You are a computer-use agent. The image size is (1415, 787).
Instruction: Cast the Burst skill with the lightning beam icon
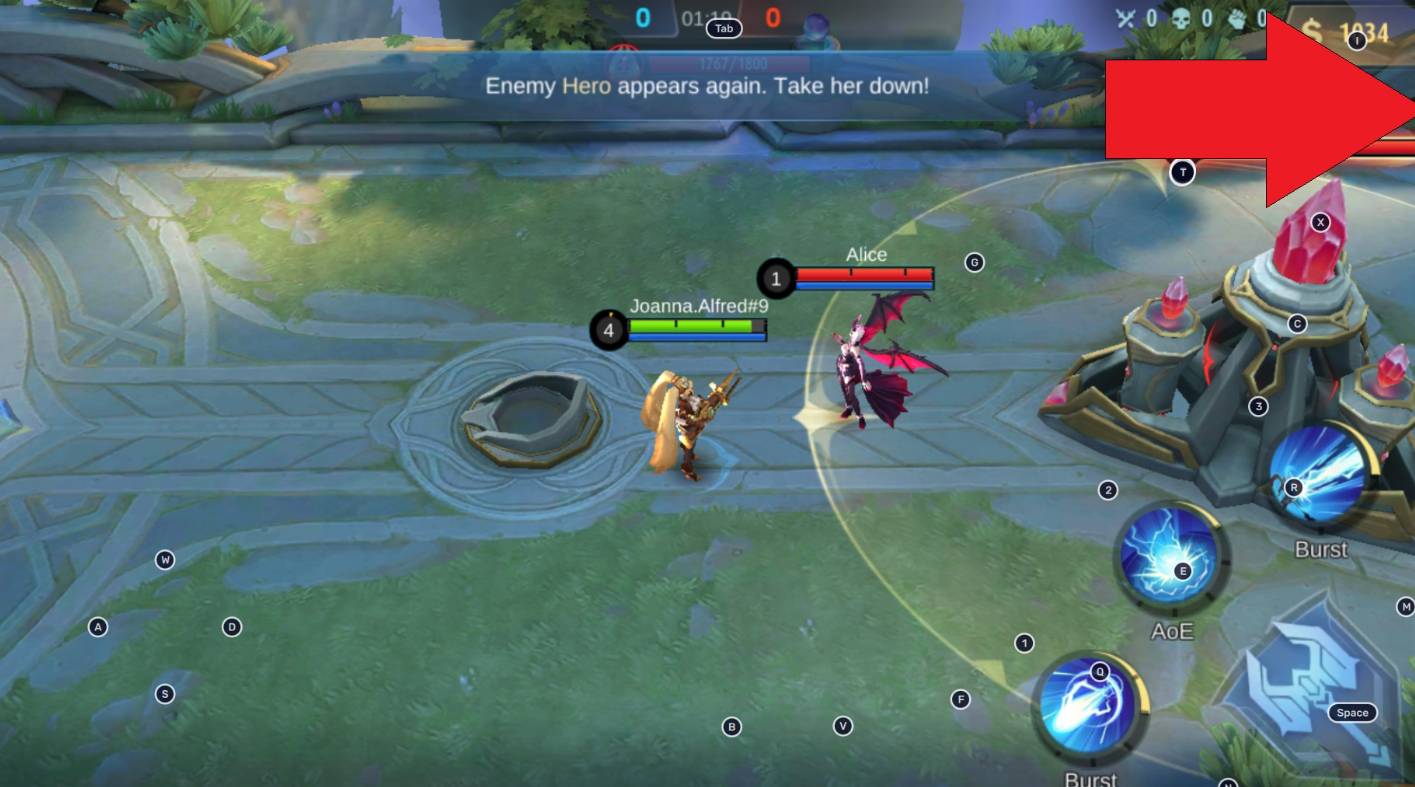point(1320,473)
